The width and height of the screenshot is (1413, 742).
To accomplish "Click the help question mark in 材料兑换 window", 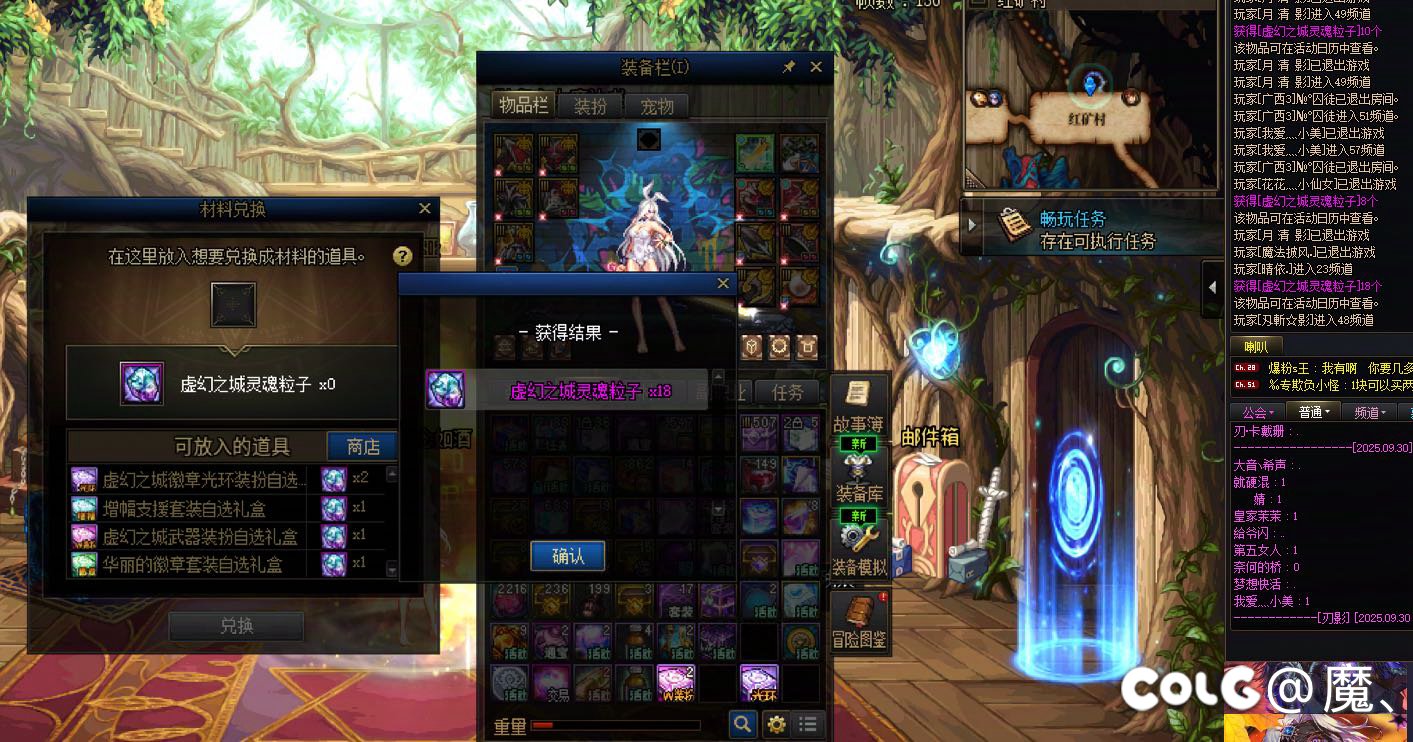I will [402, 256].
